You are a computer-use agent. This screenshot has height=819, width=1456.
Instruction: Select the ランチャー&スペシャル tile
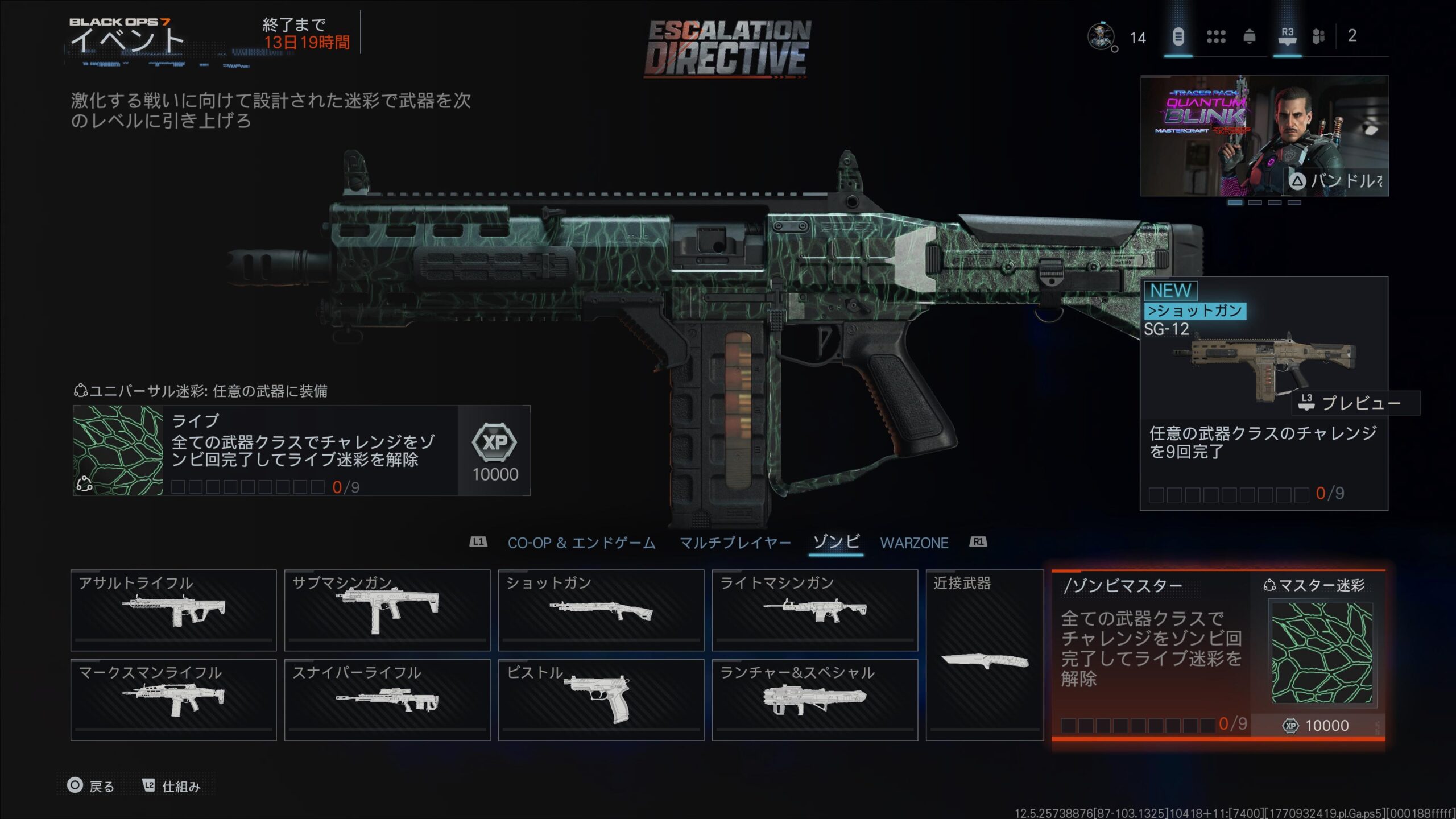point(814,700)
